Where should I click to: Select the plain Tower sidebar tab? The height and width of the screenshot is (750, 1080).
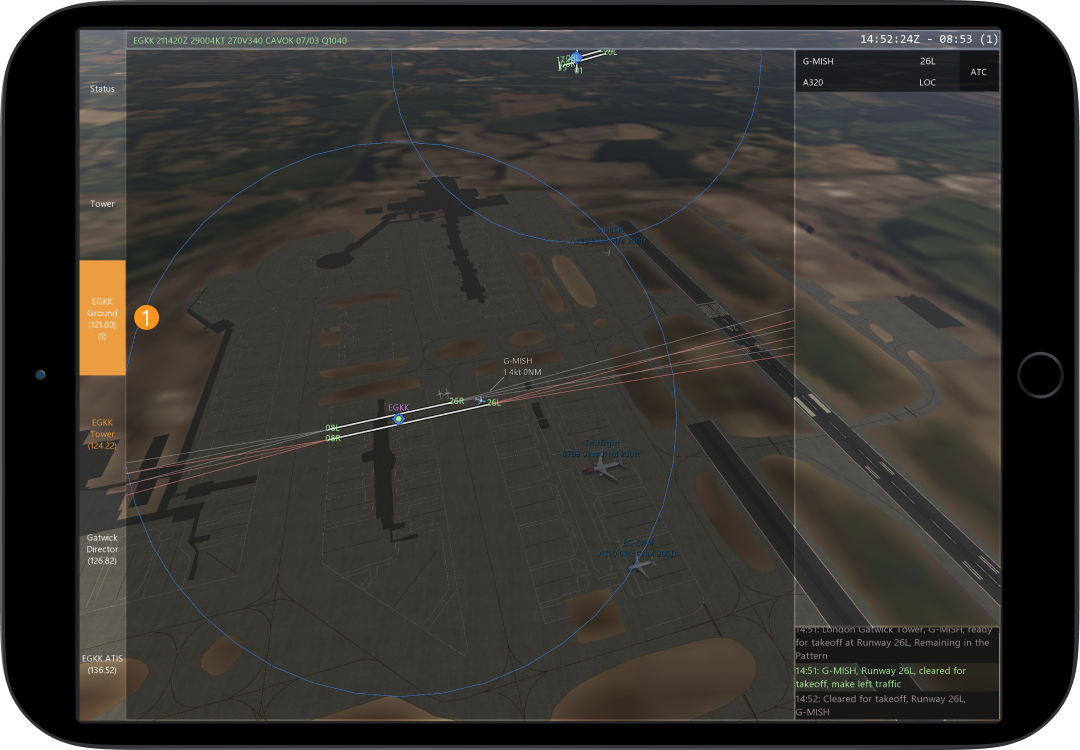pos(102,204)
